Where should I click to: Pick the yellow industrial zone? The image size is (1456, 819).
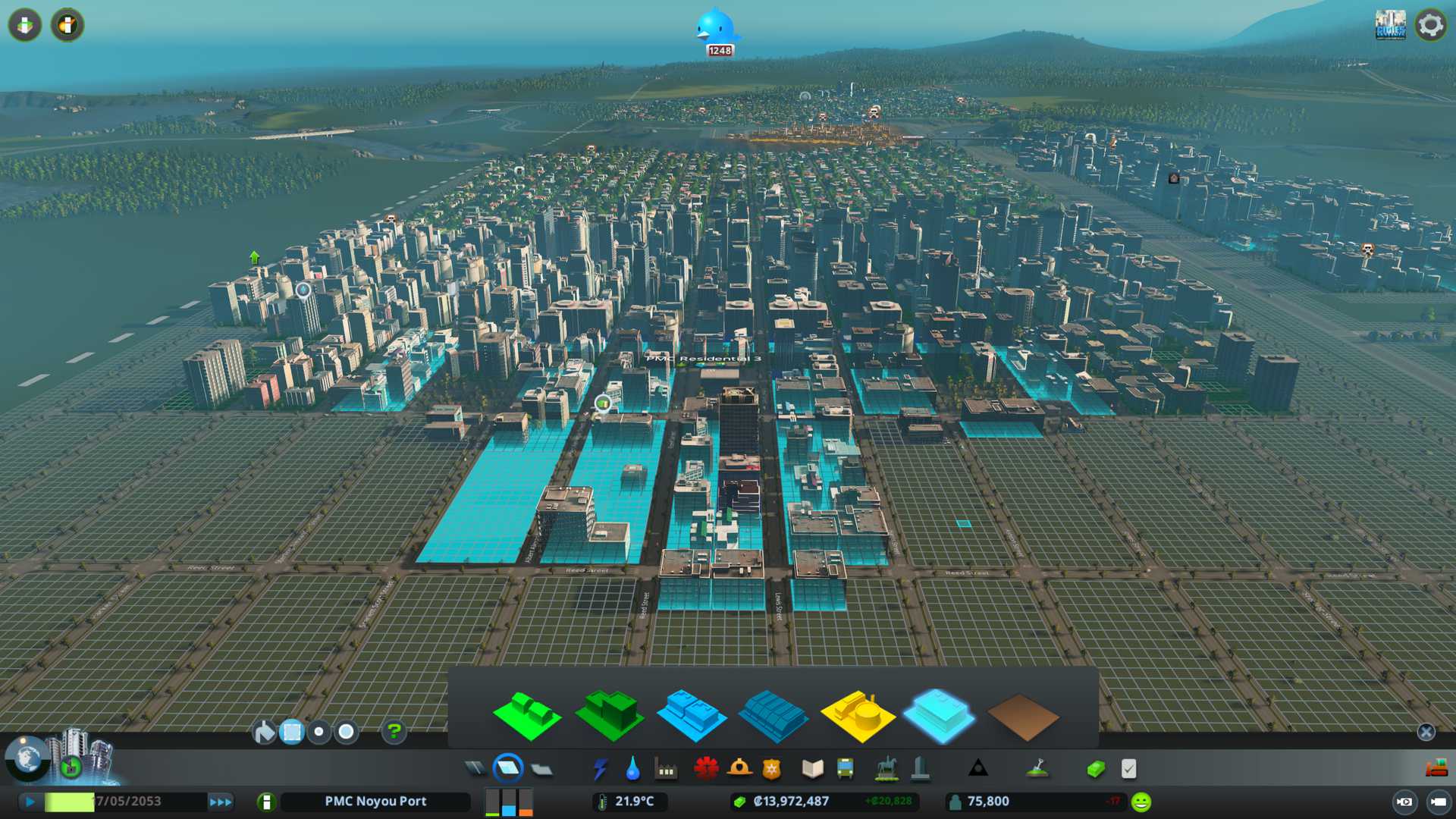(857, 715)
